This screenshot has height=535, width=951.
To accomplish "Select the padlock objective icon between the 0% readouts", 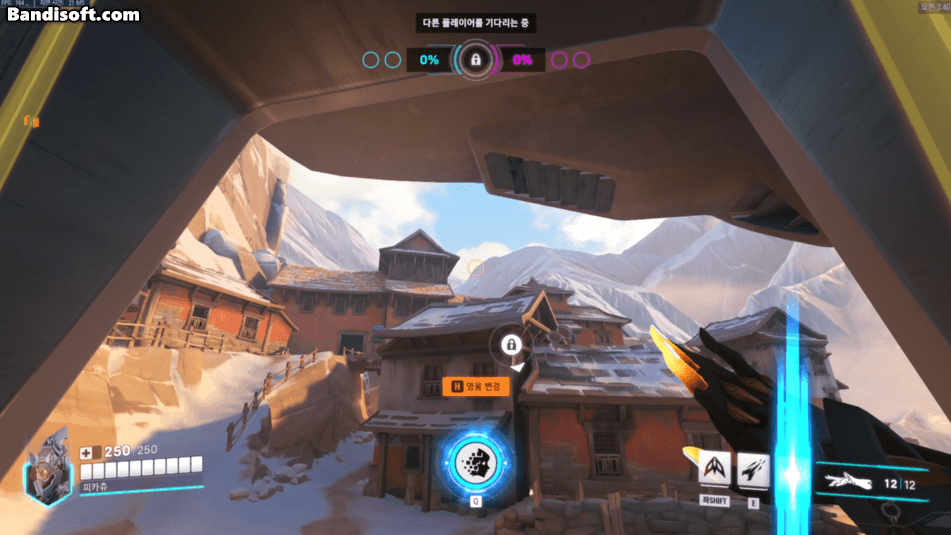I will click(476, 60).
